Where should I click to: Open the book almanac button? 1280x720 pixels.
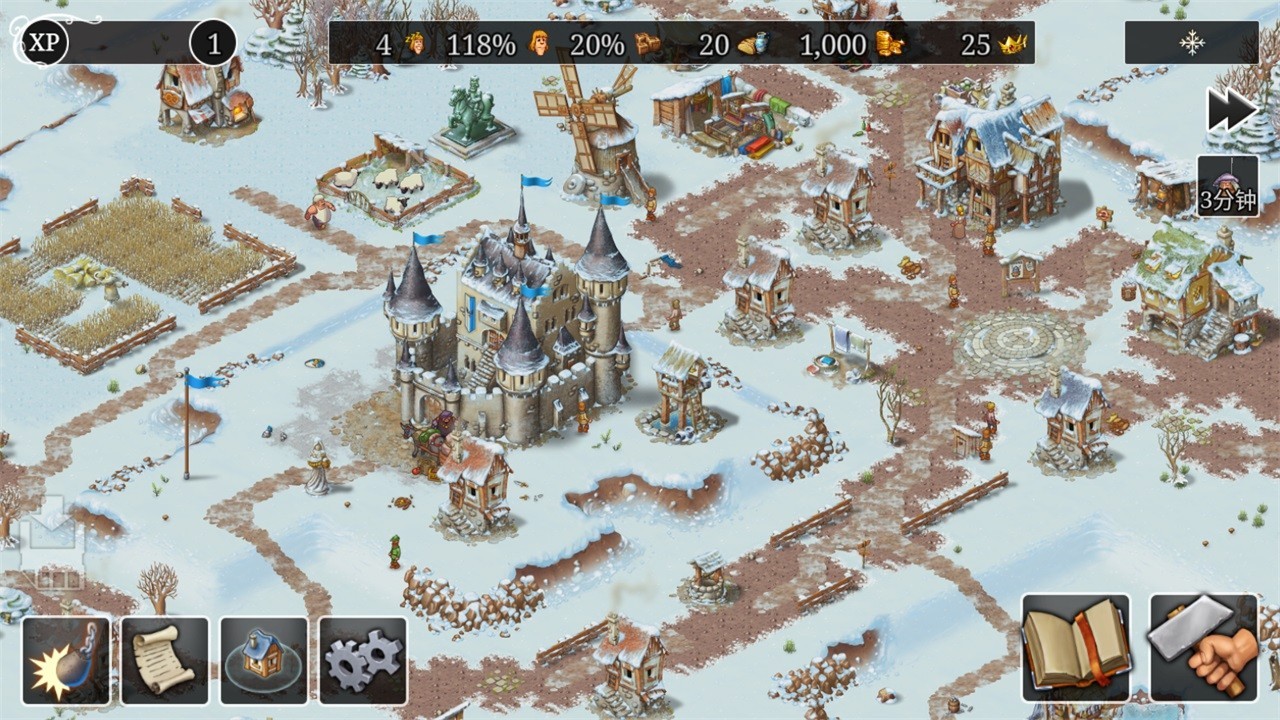1076,647
